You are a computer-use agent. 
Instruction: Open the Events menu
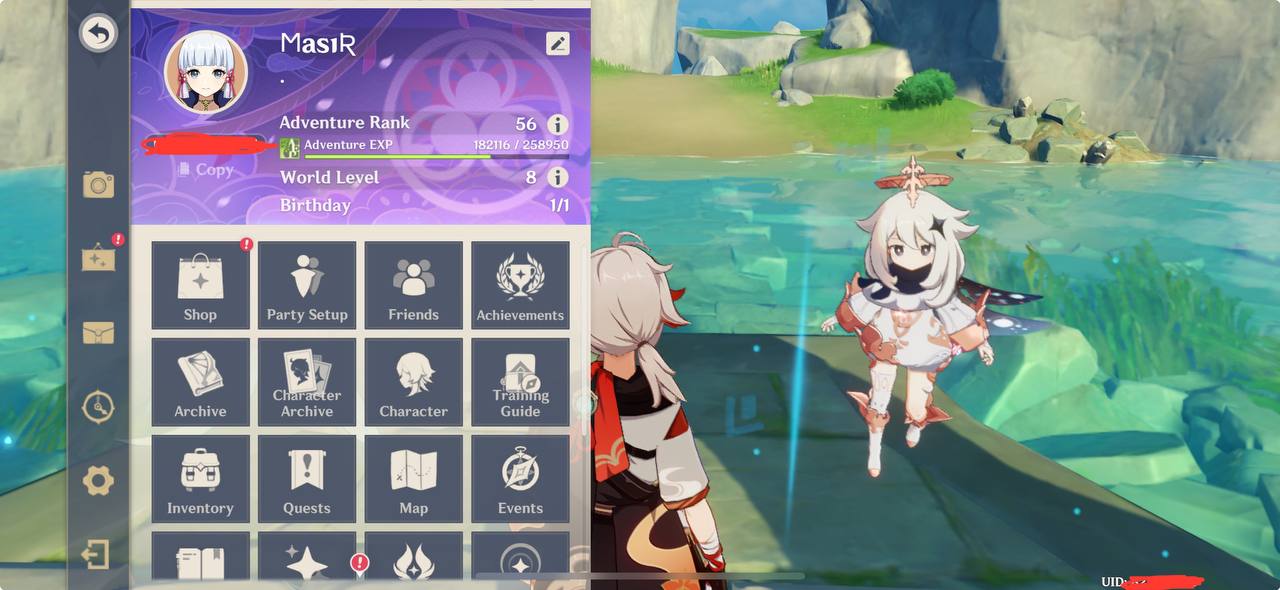click(x=520, y=478)
